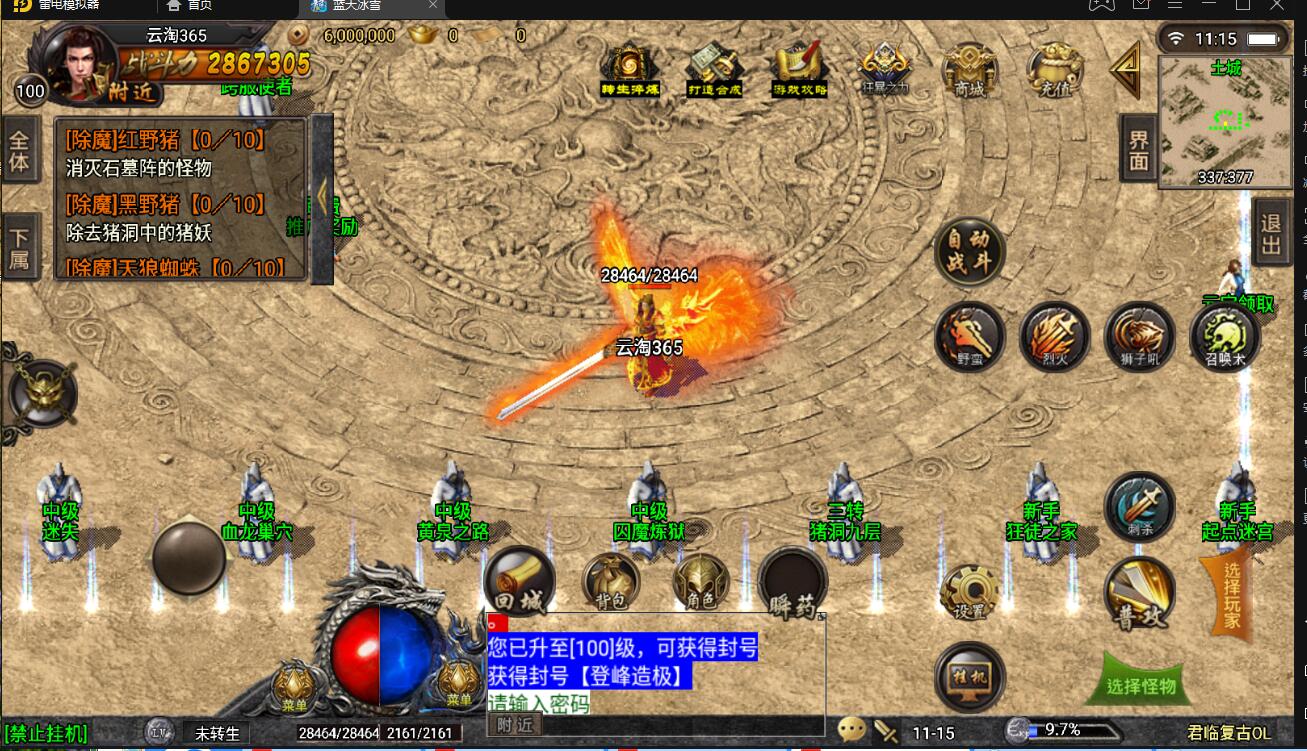Use the 狮子吼 lion roar skill
The height and width of the screenshot is (751, 1307).
(1139, 337)
